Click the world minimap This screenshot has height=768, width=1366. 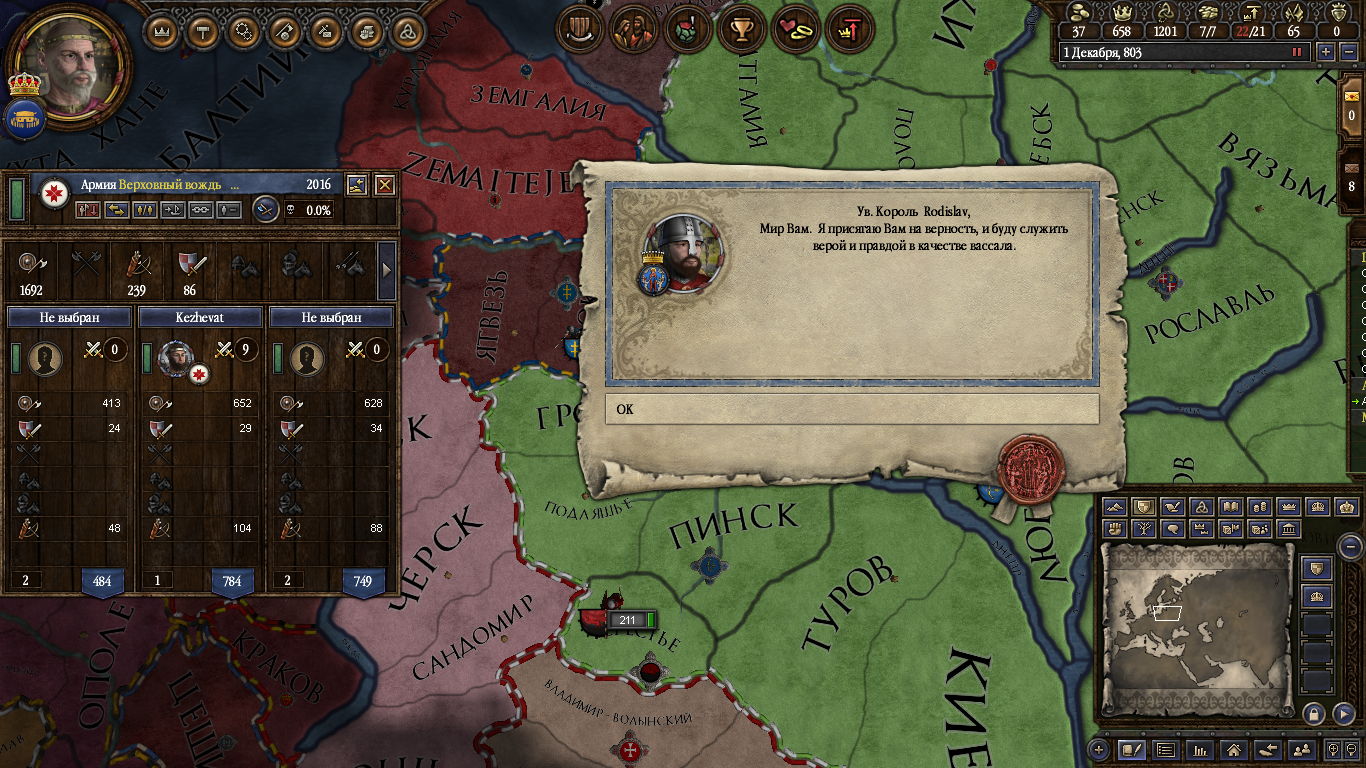coord(1197,627)
